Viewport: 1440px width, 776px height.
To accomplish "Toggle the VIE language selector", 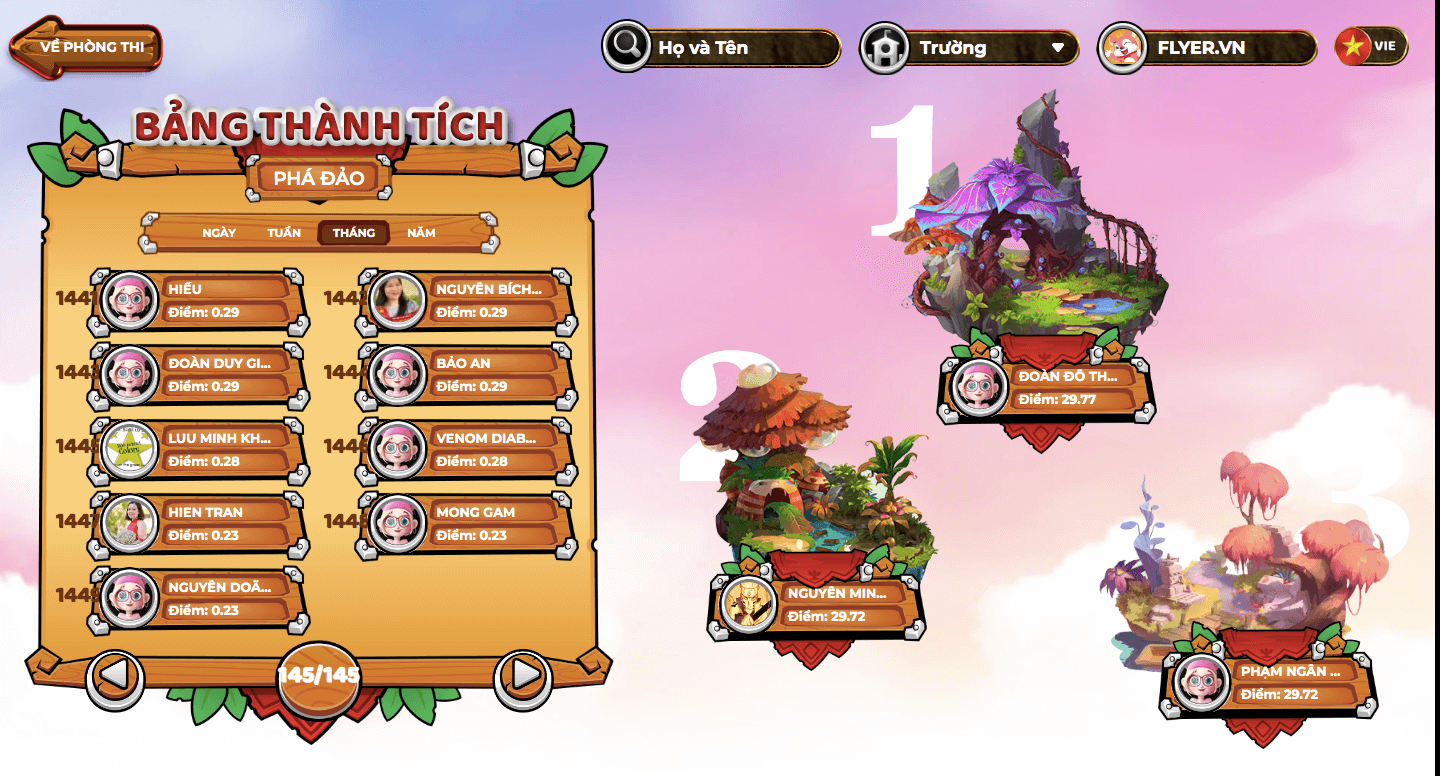I will pos(1372,46).
